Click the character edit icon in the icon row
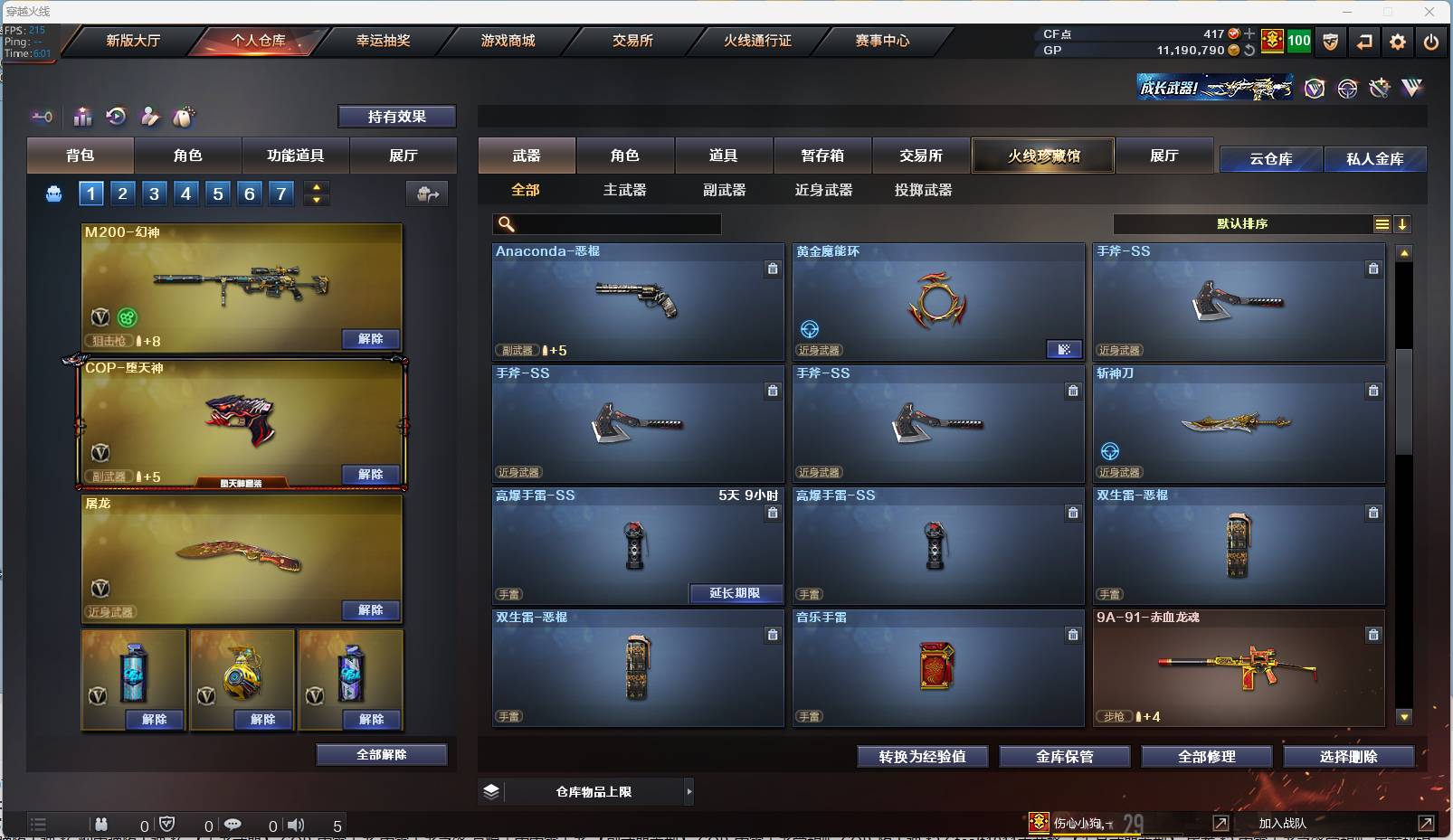 click(150, 117)
